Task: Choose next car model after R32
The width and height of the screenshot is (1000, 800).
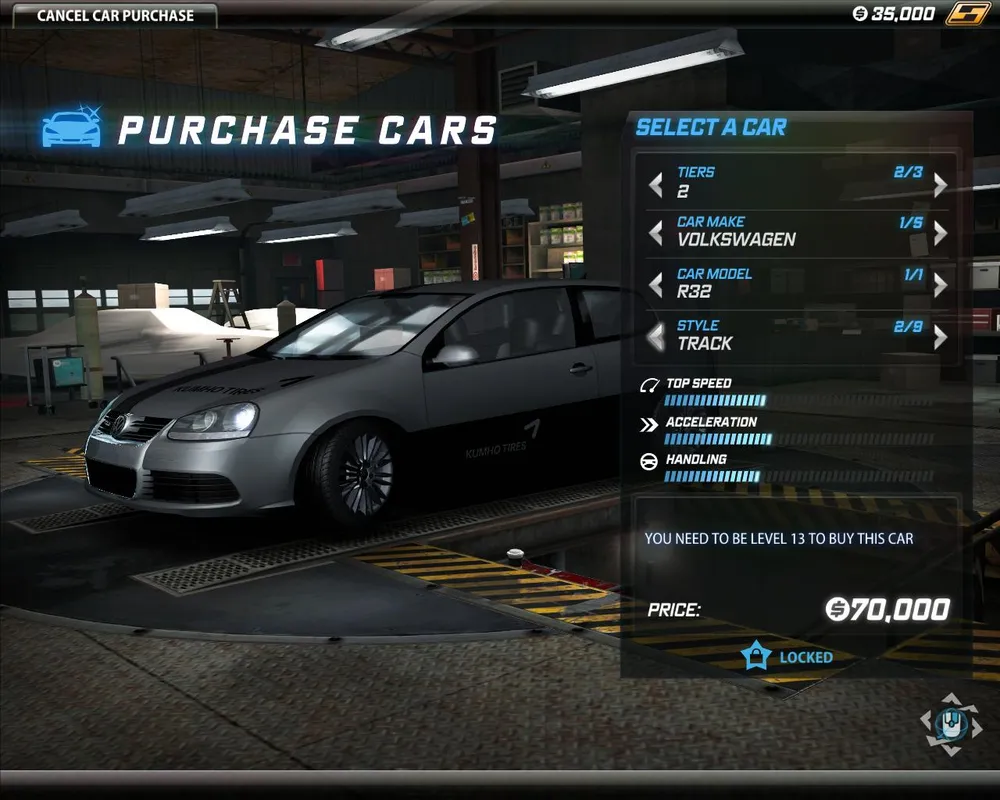Action: (x=940, y=286)
